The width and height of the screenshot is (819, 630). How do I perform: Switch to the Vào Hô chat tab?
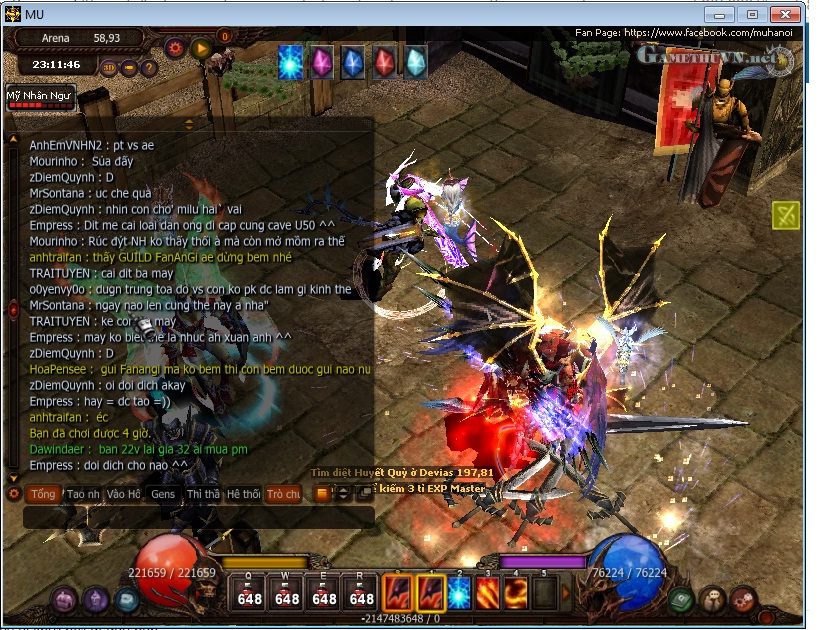(x=124, y=494)
